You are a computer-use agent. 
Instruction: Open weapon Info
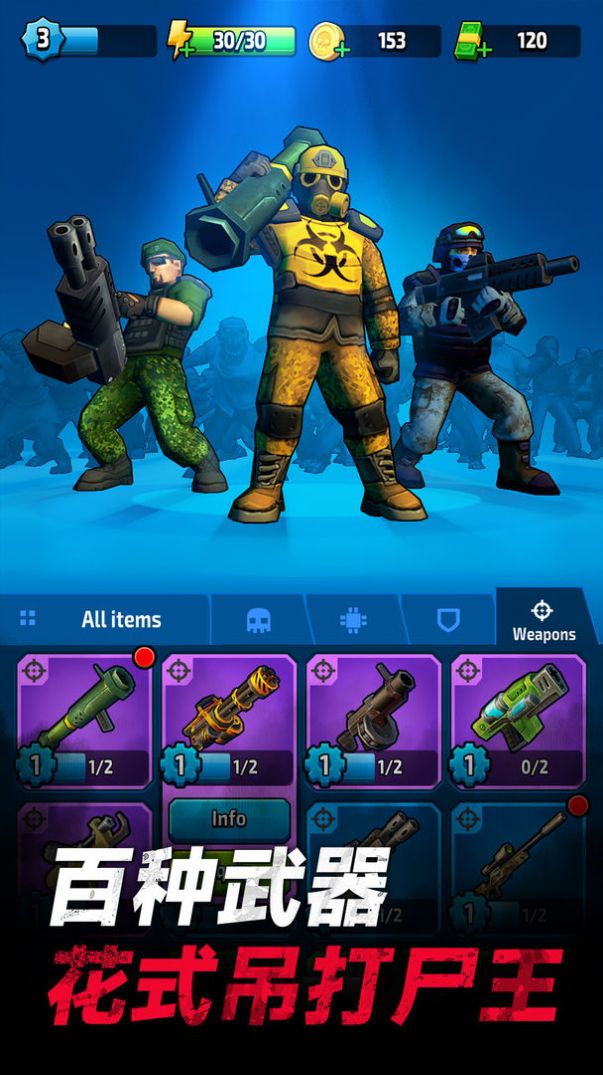(229, 818)
